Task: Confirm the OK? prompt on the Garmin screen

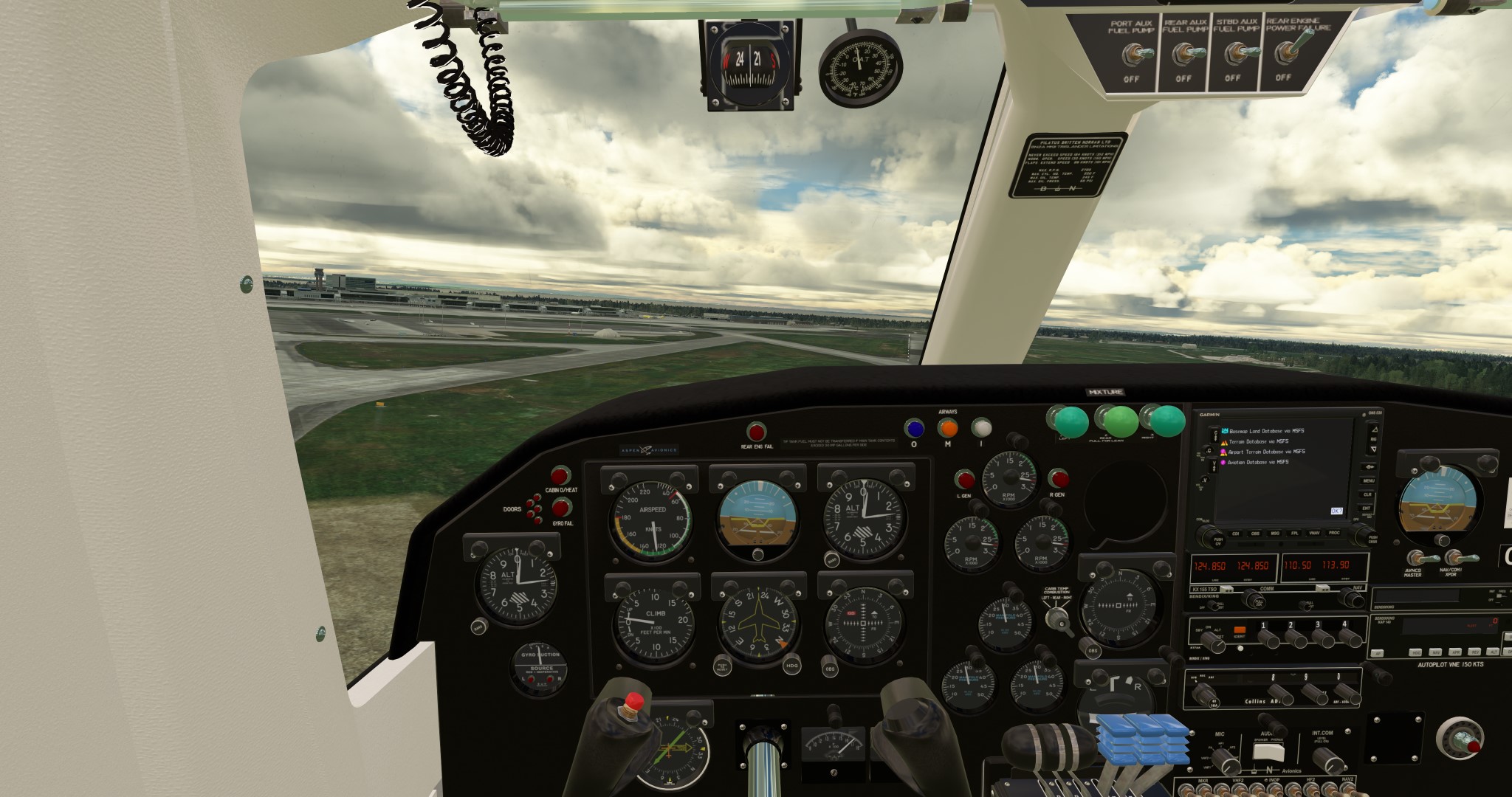Action: (1336, 511)
